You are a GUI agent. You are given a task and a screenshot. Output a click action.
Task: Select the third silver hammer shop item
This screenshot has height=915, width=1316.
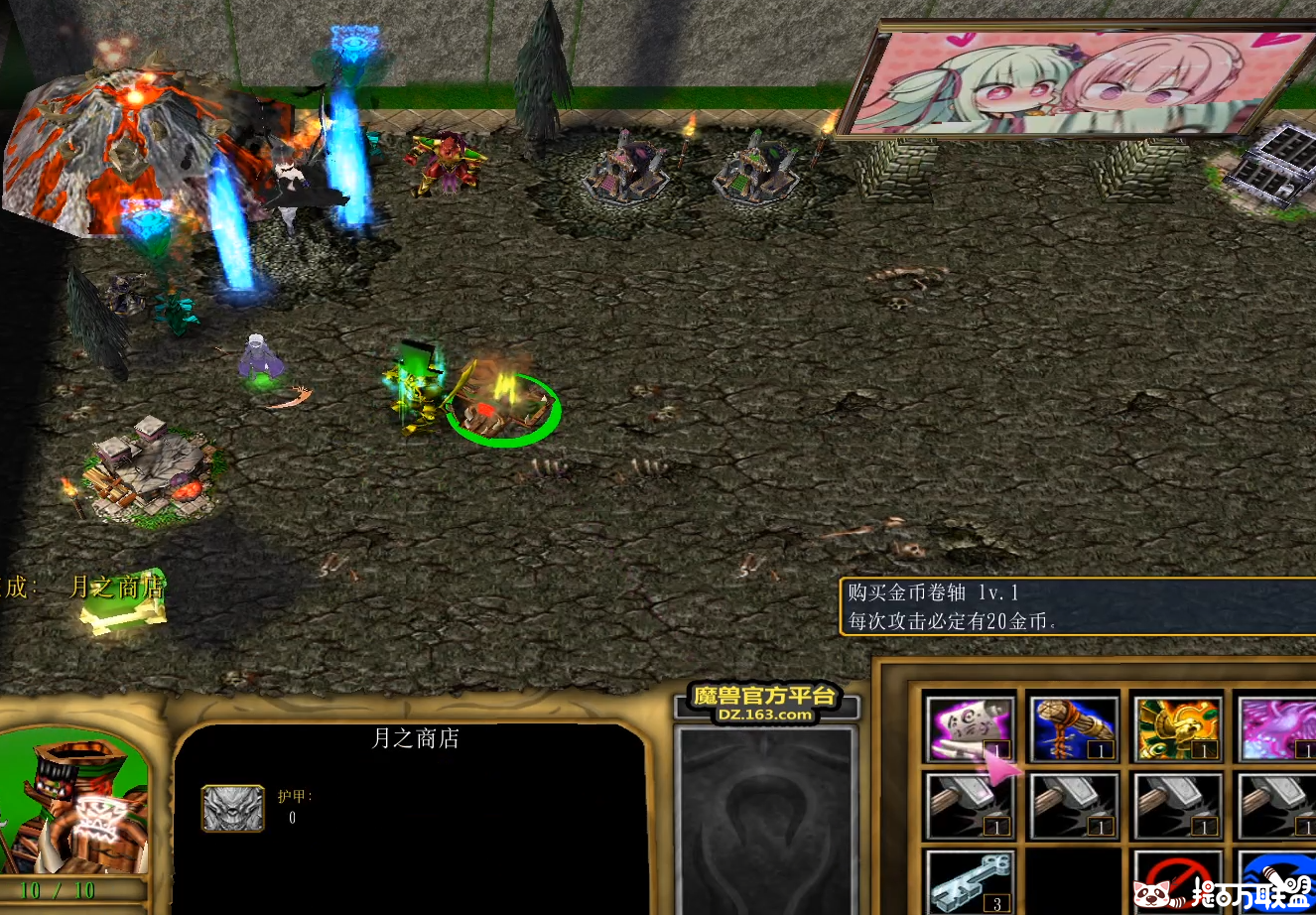point(1180,804)
